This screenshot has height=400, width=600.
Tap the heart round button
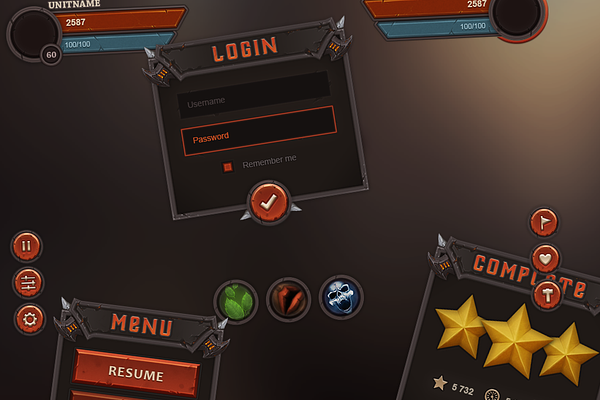pos(545,259)
